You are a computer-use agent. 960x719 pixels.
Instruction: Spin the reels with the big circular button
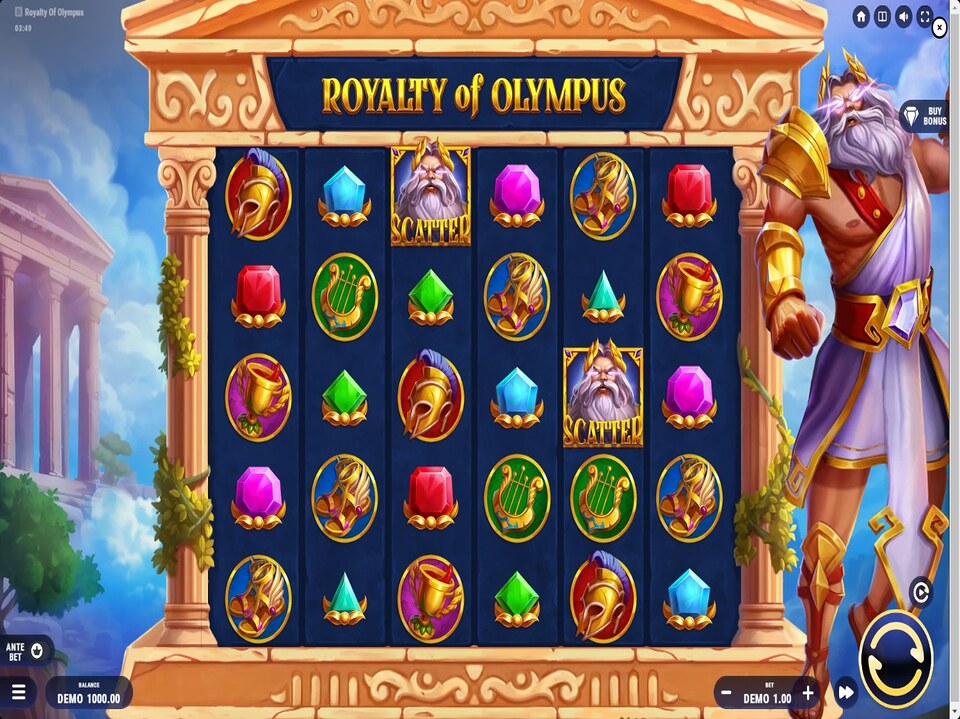[895, 659]
